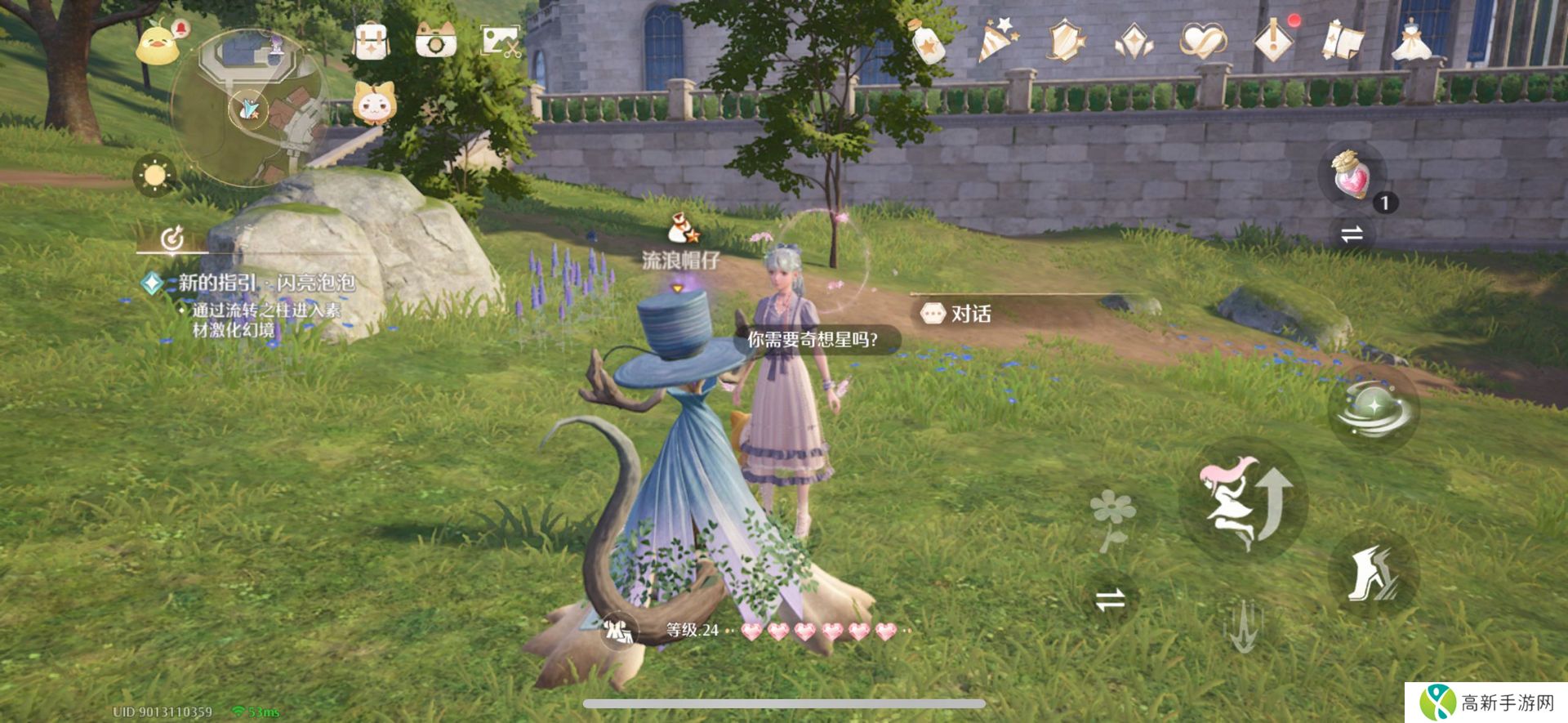Tap the high-heel sprint button
The width and height of the screenshot is (1568, 723).
tap(1373, 573)
